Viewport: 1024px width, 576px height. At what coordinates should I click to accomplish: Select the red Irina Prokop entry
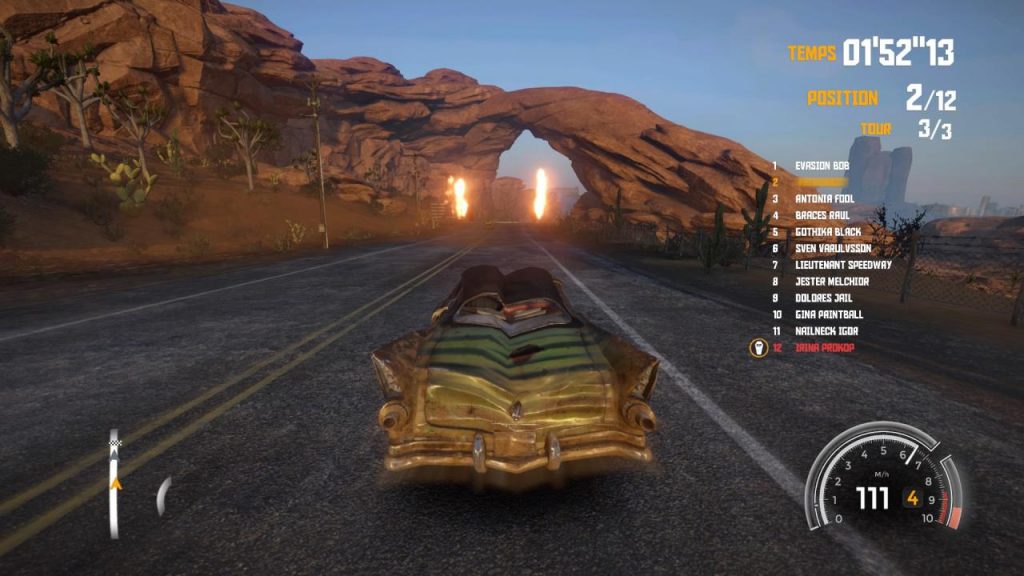click(825, 347)
